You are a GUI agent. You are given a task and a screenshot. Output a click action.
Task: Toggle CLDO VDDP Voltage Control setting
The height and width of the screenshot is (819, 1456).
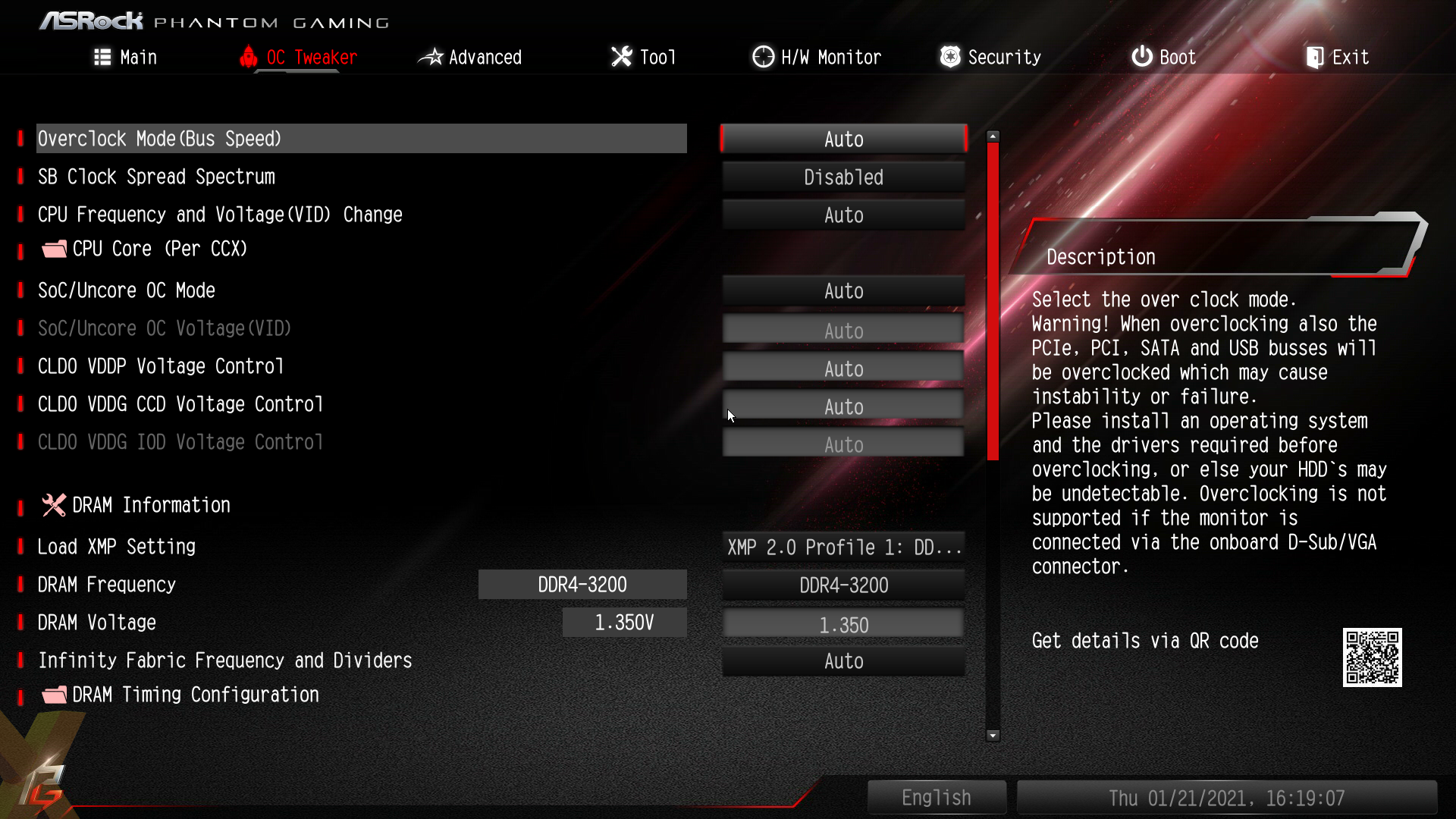843,367
